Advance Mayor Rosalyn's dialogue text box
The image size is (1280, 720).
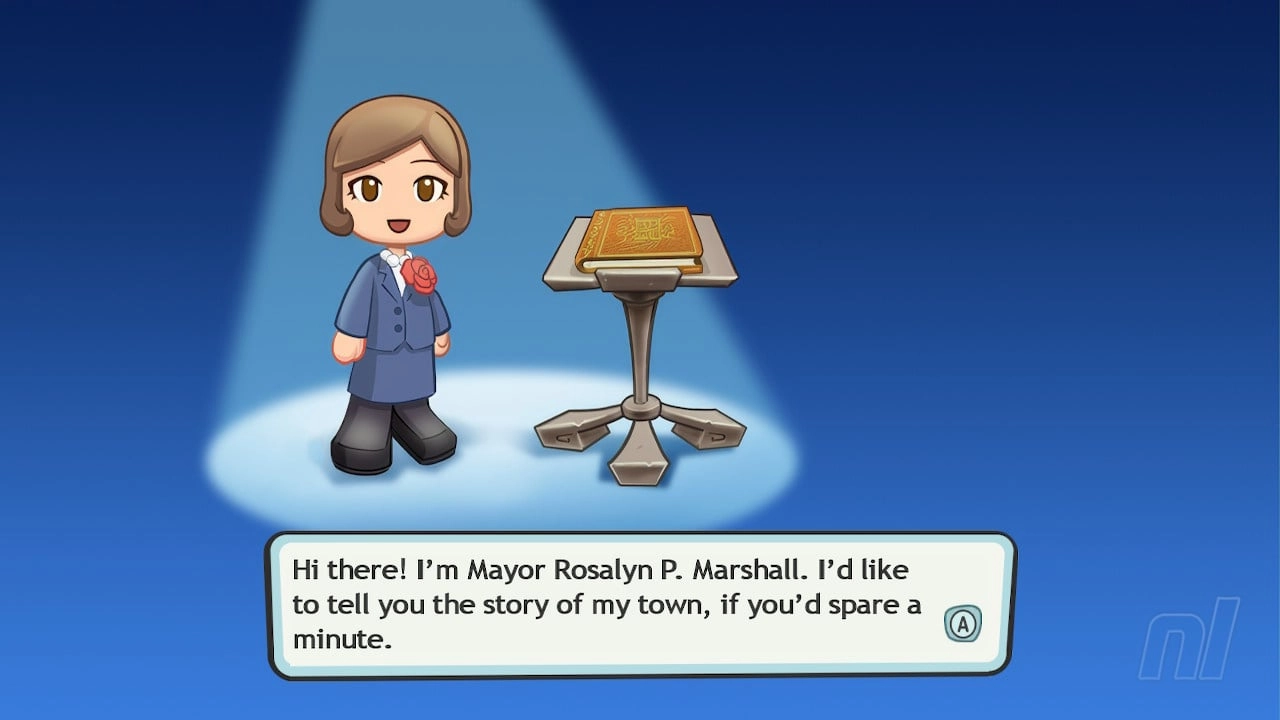click(x=962, y=625)
